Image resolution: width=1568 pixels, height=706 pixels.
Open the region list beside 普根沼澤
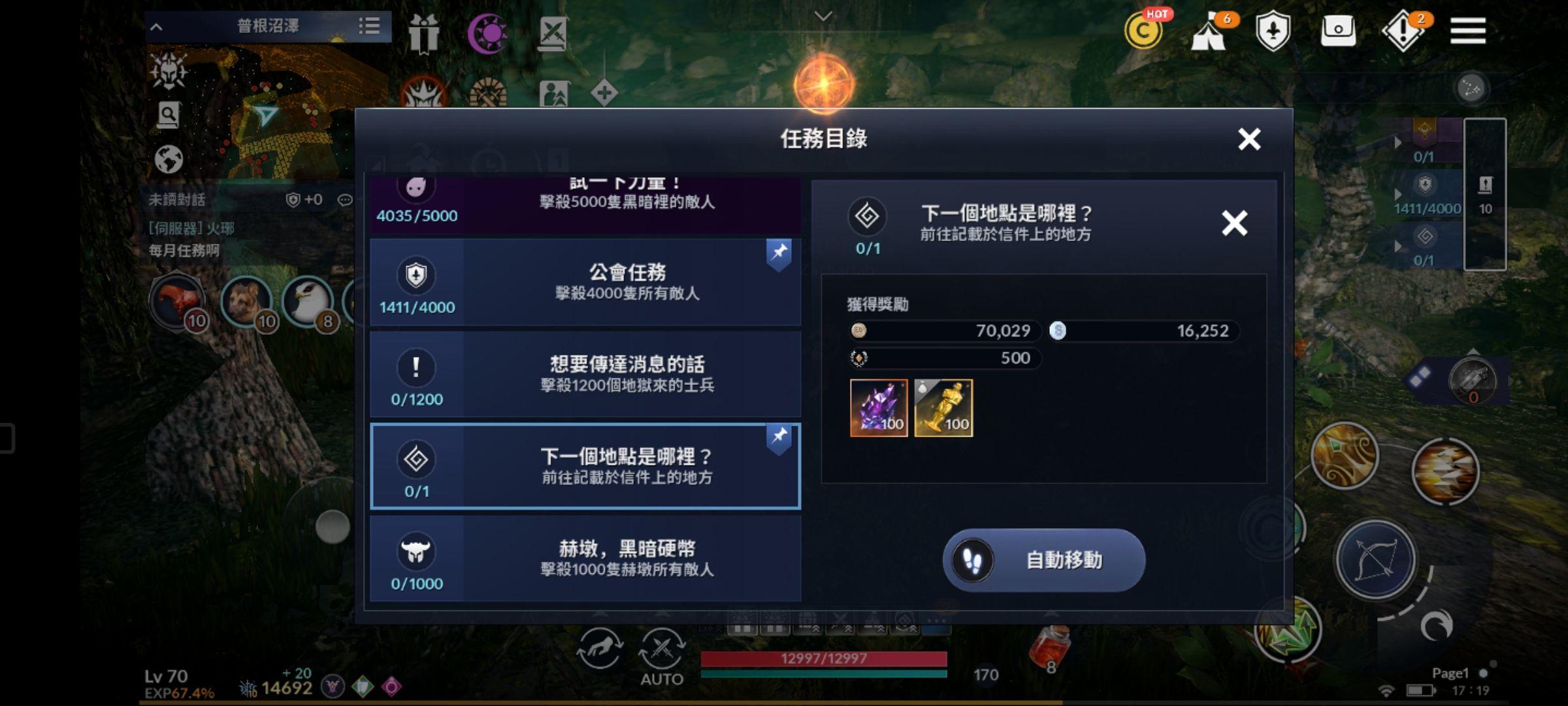pyautogui.click(x=370, y=26)
